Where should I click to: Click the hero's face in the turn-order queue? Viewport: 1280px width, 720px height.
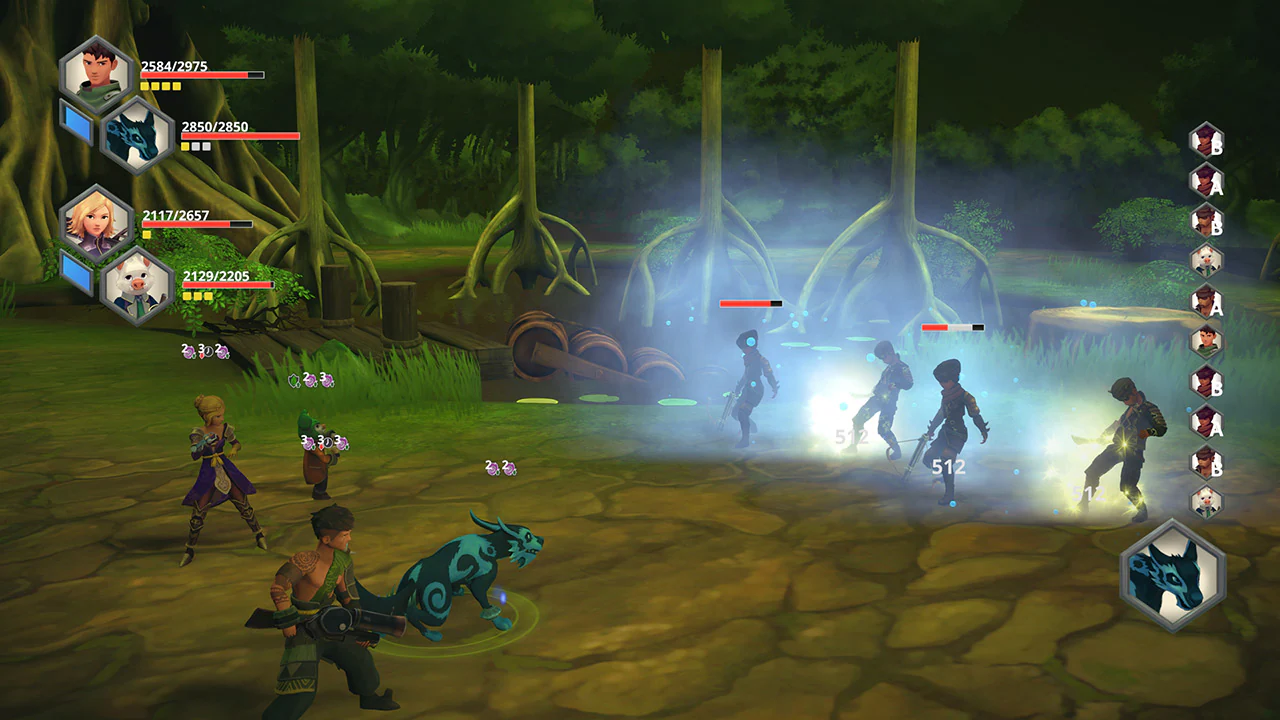coord(1206,344)
